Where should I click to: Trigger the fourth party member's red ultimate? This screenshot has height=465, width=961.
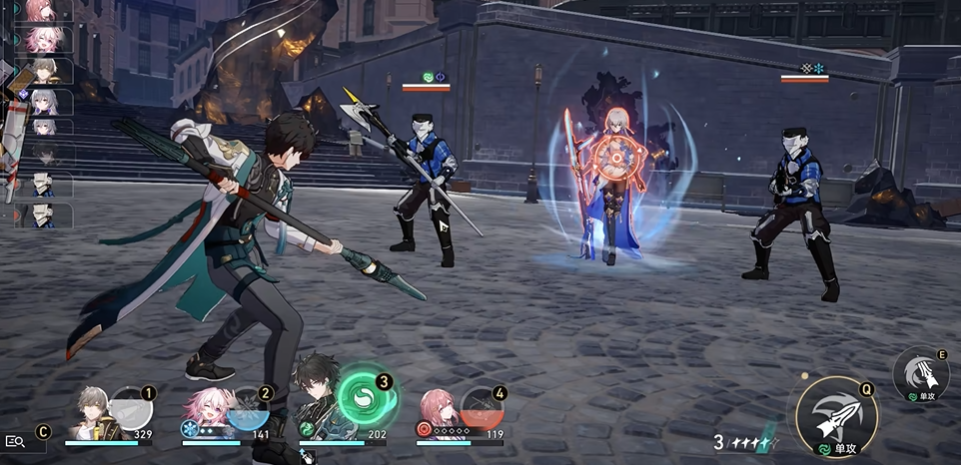point(481,408)
